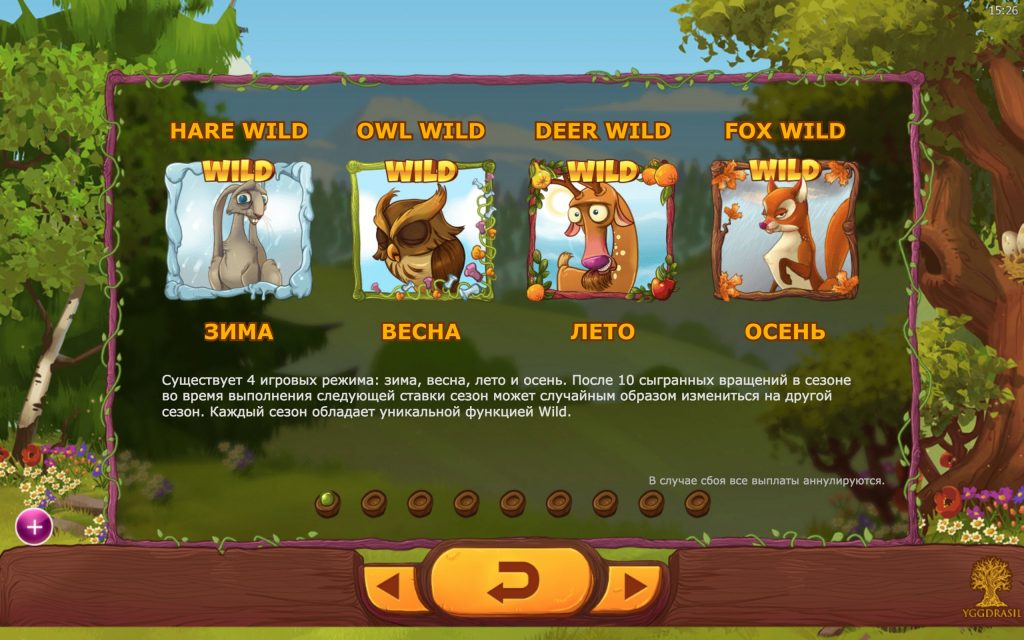Jump to the last page indicator dot
Image resolution: width=1024 pixels, height=640 pixels.
click(697, 502)
